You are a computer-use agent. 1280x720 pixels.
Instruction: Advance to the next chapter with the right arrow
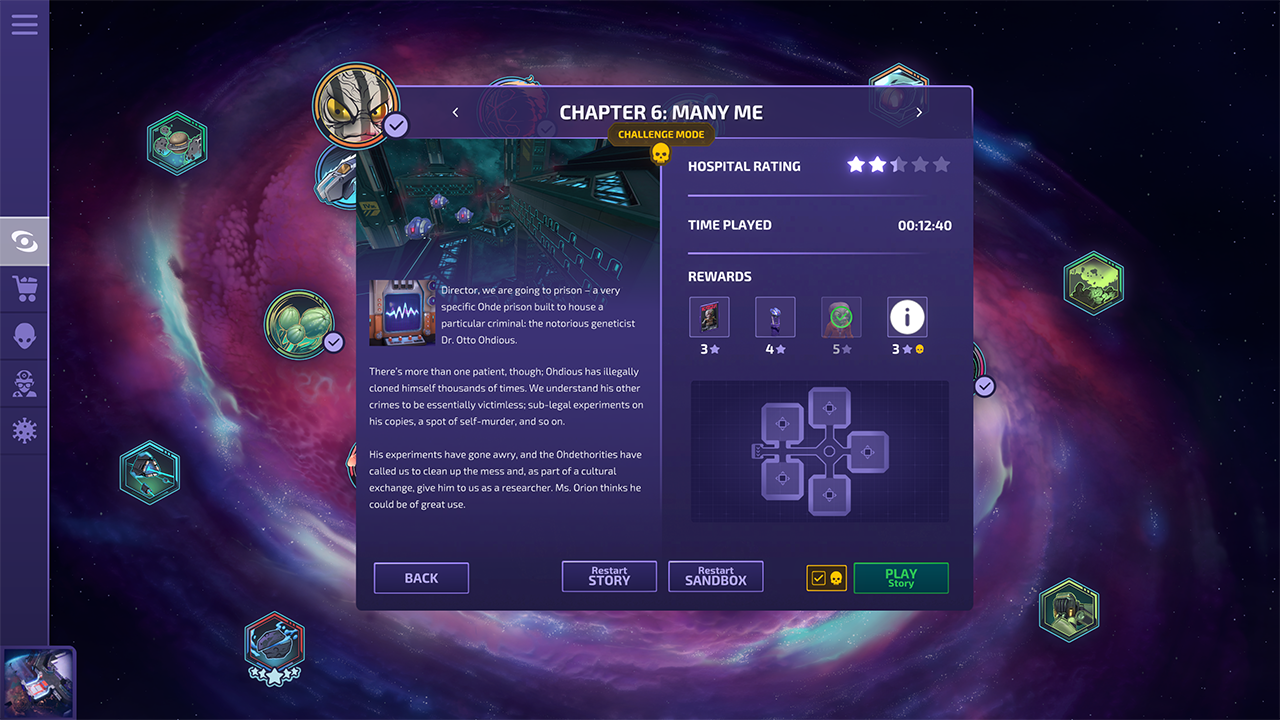point(918,112)
